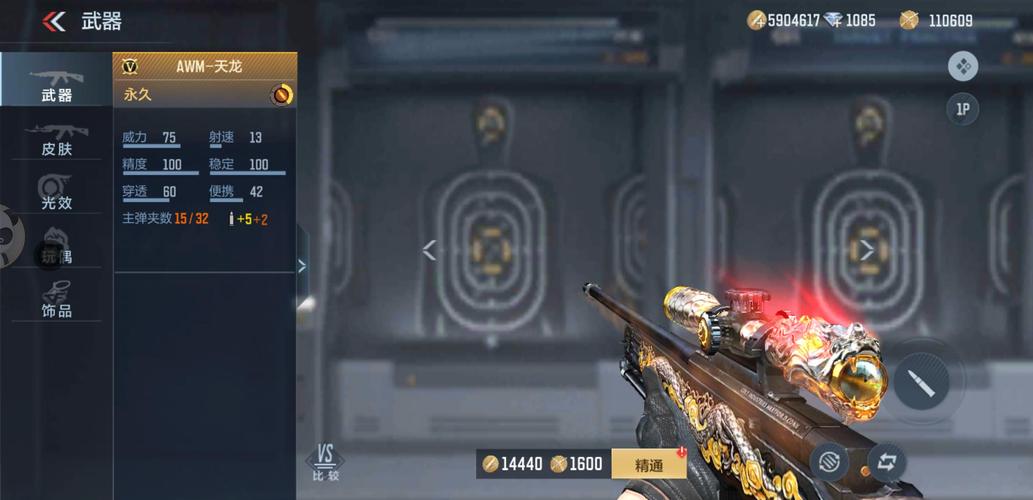Click the gold coin balance 5904617
Image resolution: width=1033 pixels, height=500 pixels.
[785, 20]
